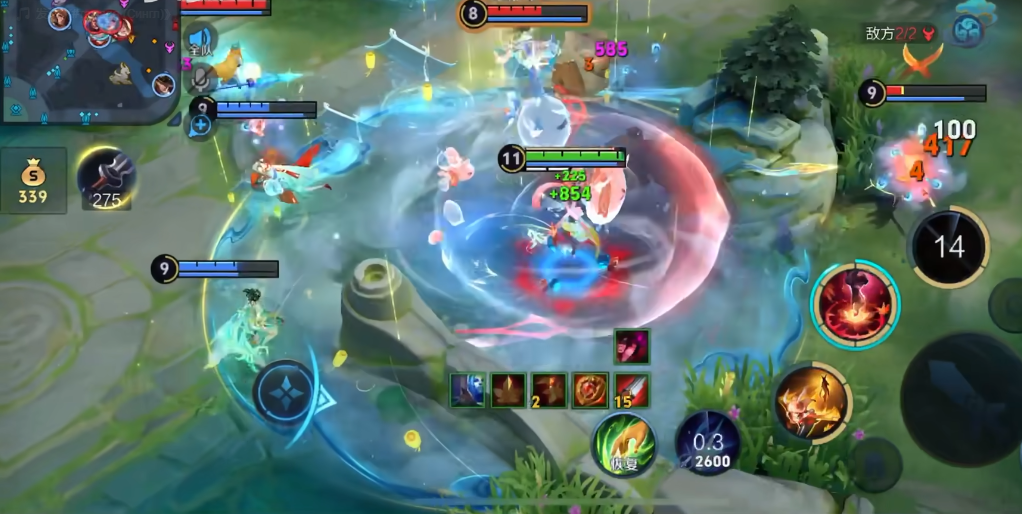Screen dimensions: 1022x514
Task: Cast the red fire skill with cyan ring
Action: point(855,303)
